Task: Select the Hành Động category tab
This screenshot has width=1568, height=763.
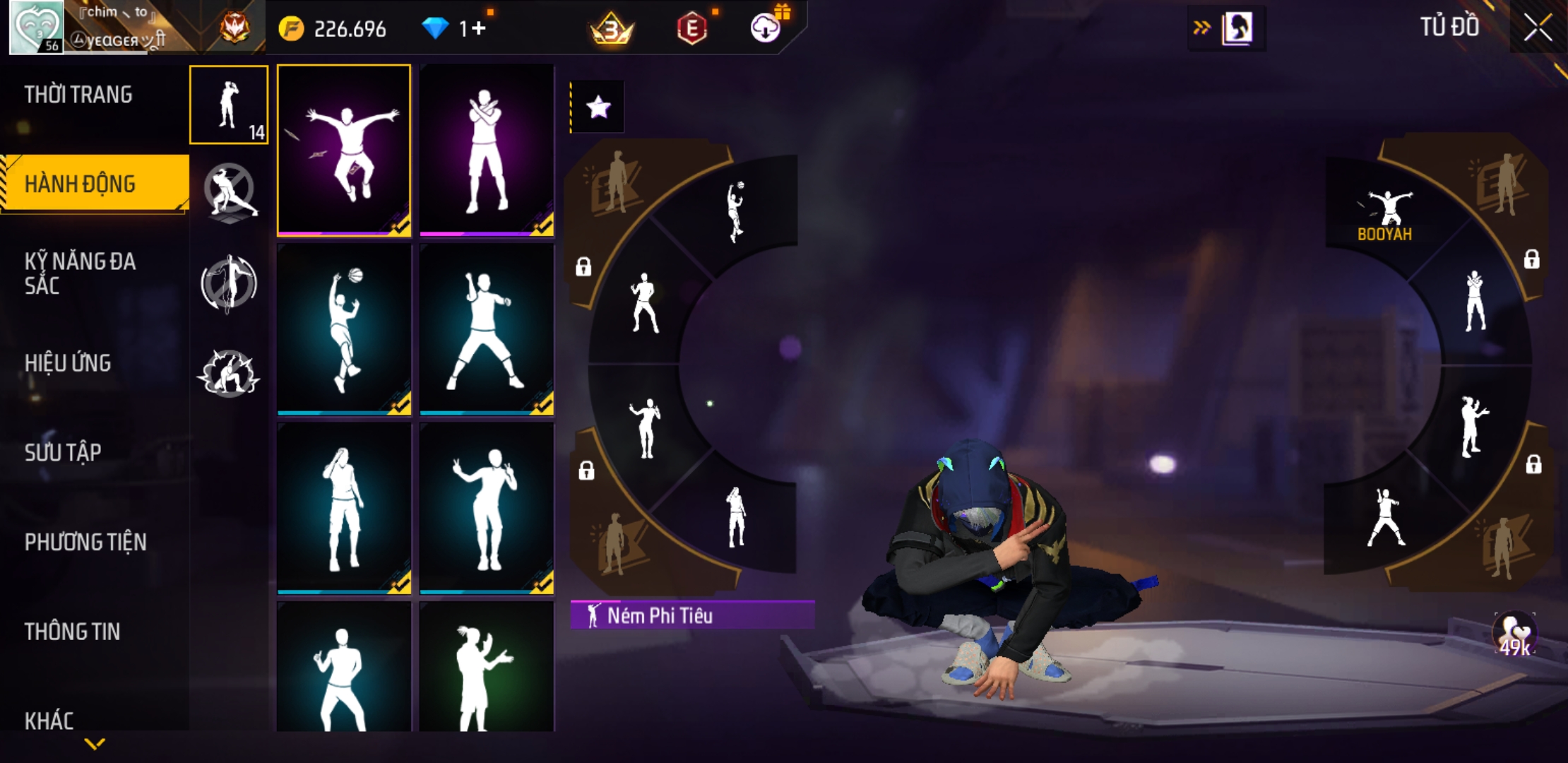Action: coord(80,184)
